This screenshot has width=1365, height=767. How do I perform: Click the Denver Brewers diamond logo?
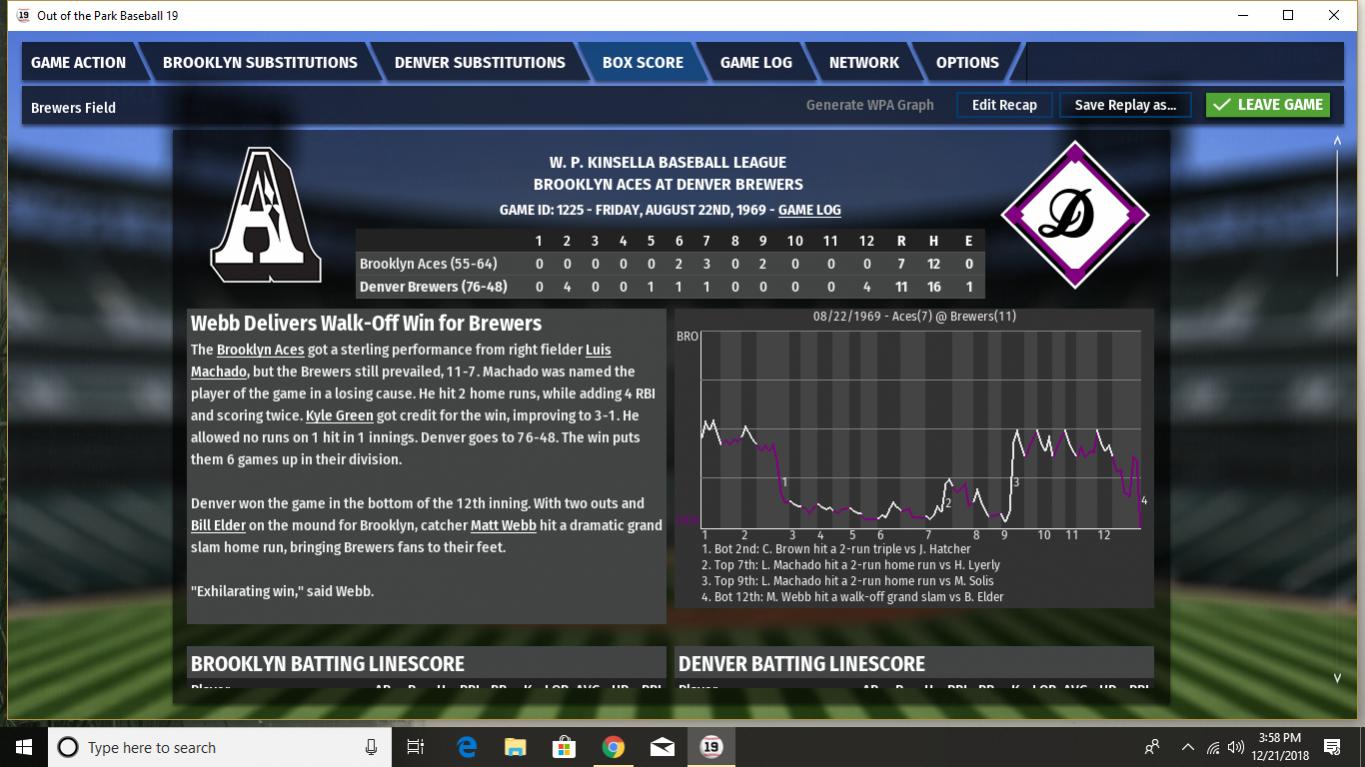click(1075, 214)
